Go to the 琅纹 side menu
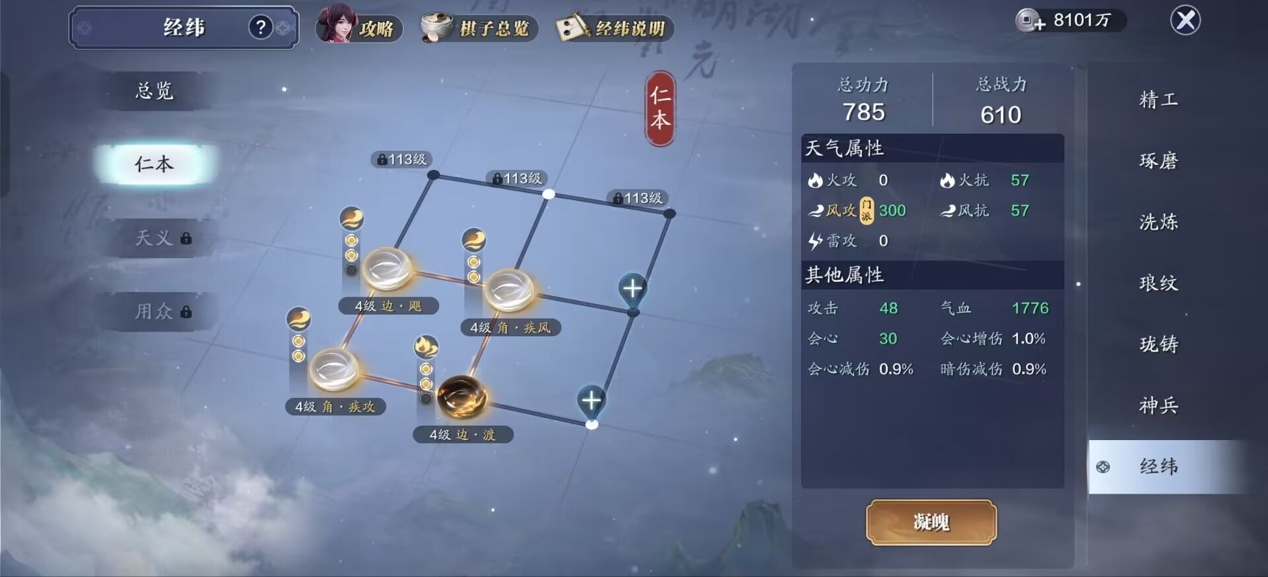 [x=1158, y=283]
